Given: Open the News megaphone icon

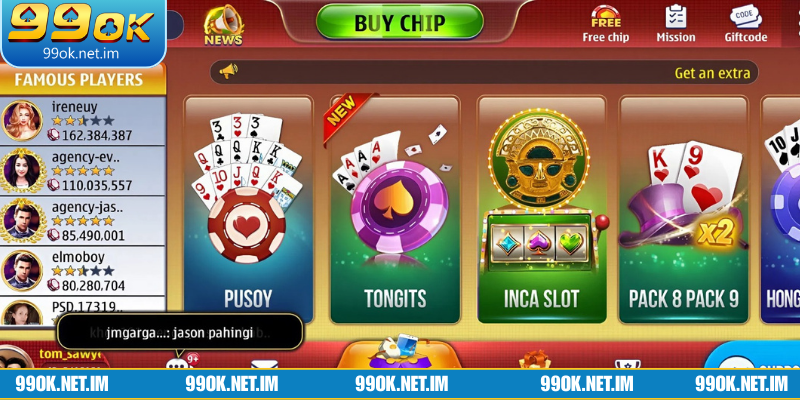Looking at the screenshot, I should click(223, 24).
